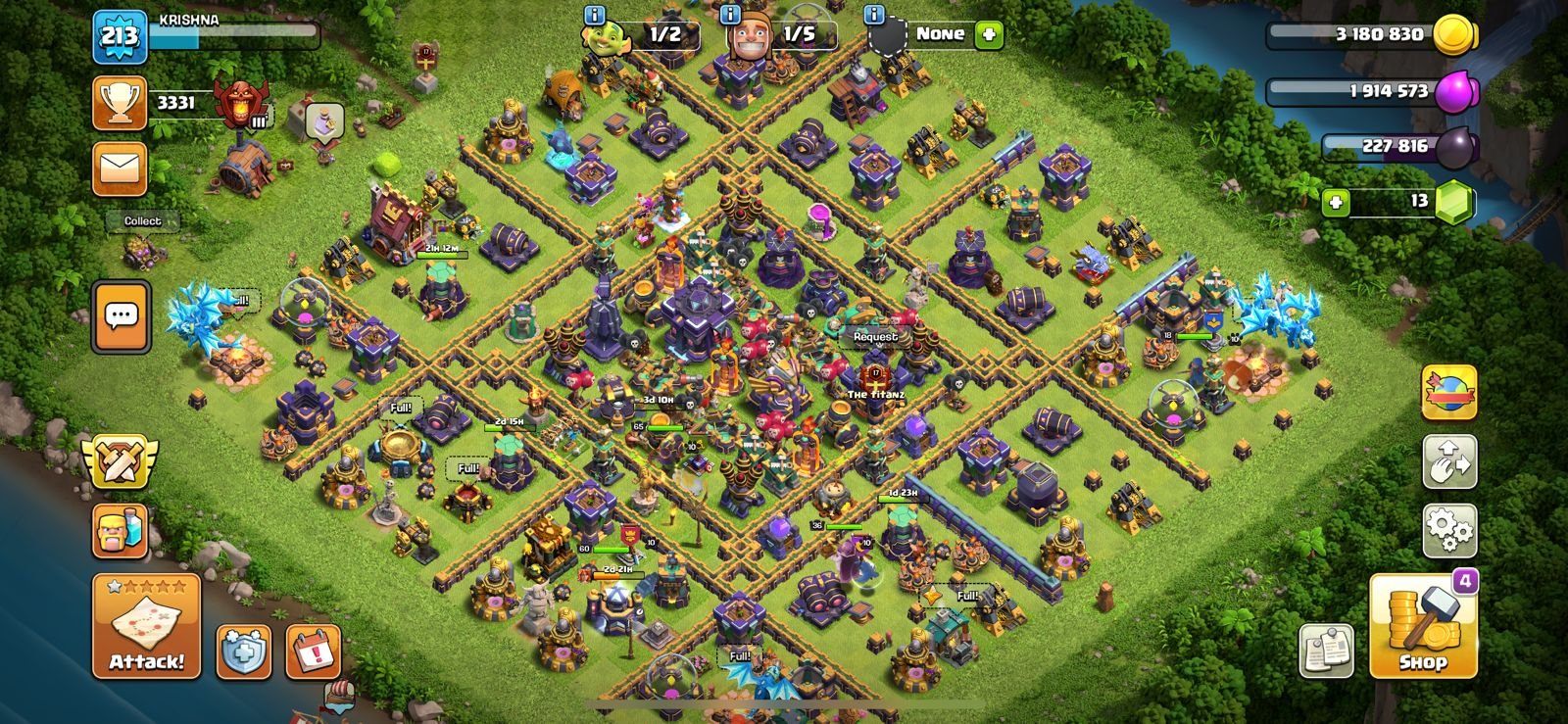
Task: Open the events calendar icon
Action: pos(313,652)
